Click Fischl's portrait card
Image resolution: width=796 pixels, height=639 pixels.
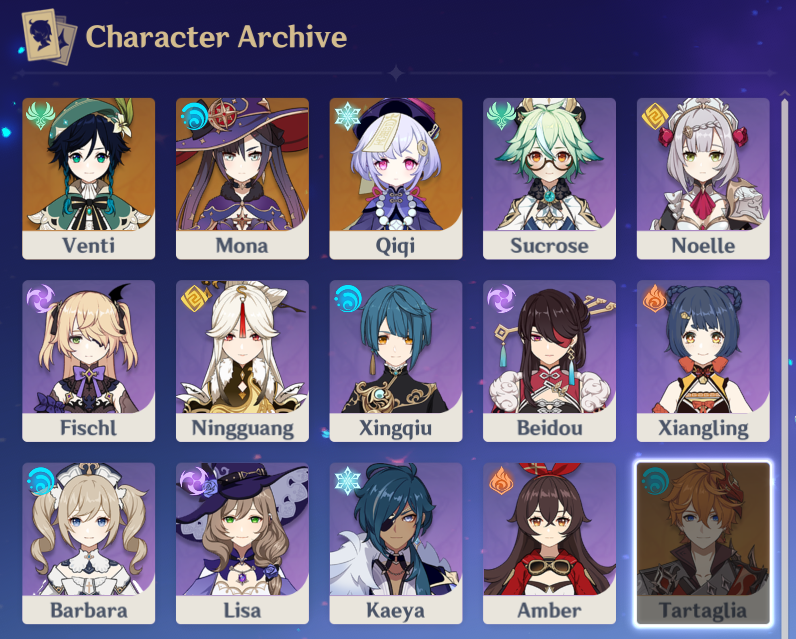click(88, 360)
